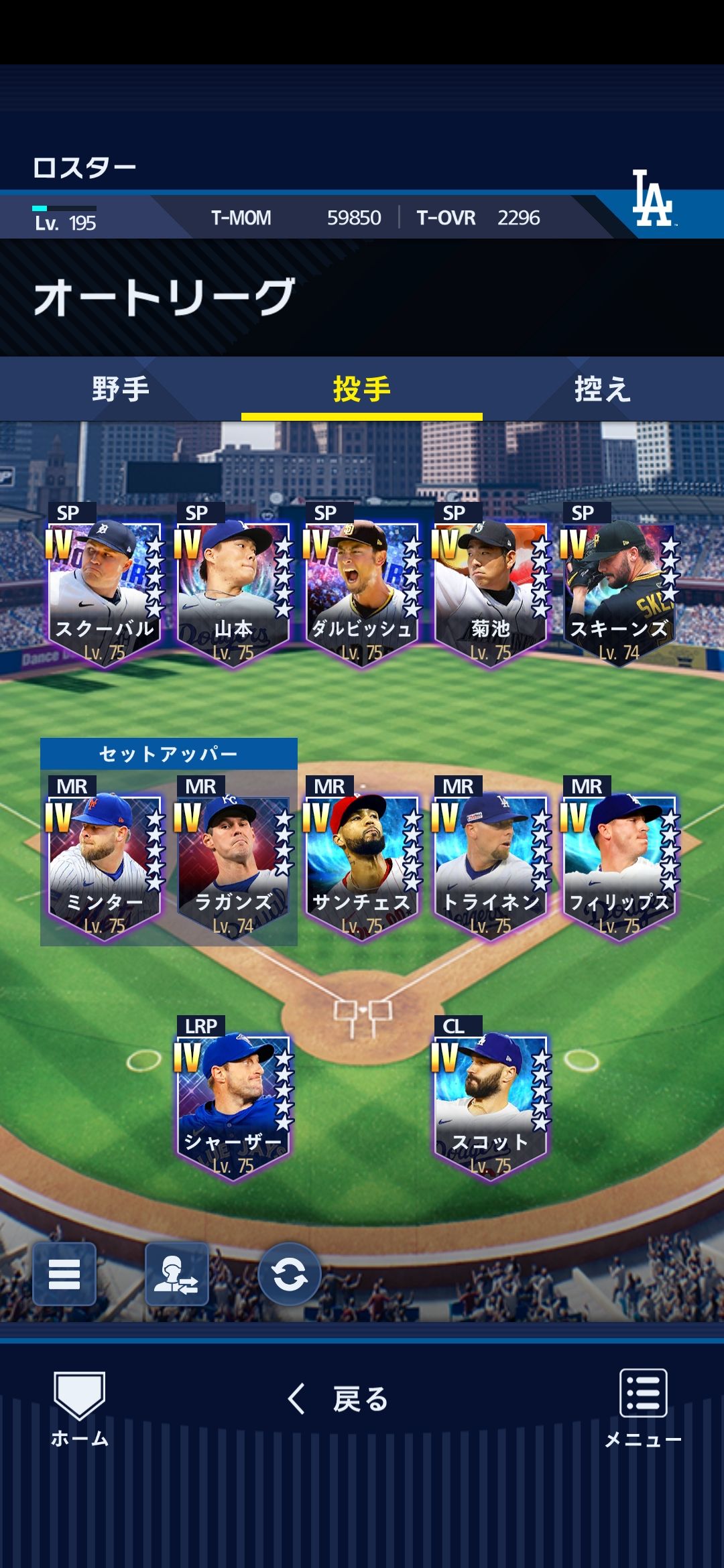Open the three-line list button

tap(64, 1274)
